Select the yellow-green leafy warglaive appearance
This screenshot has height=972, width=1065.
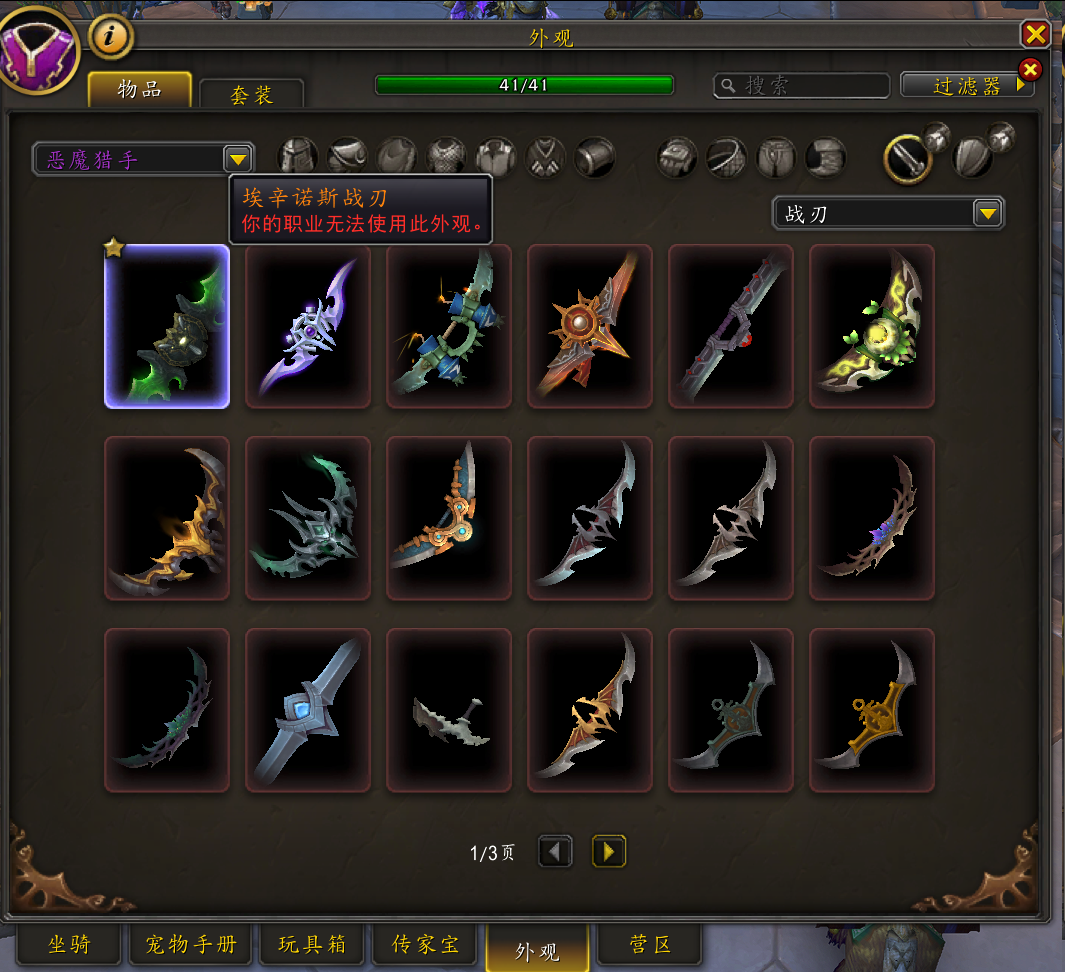pyautogui.click(x=872, y=327)
